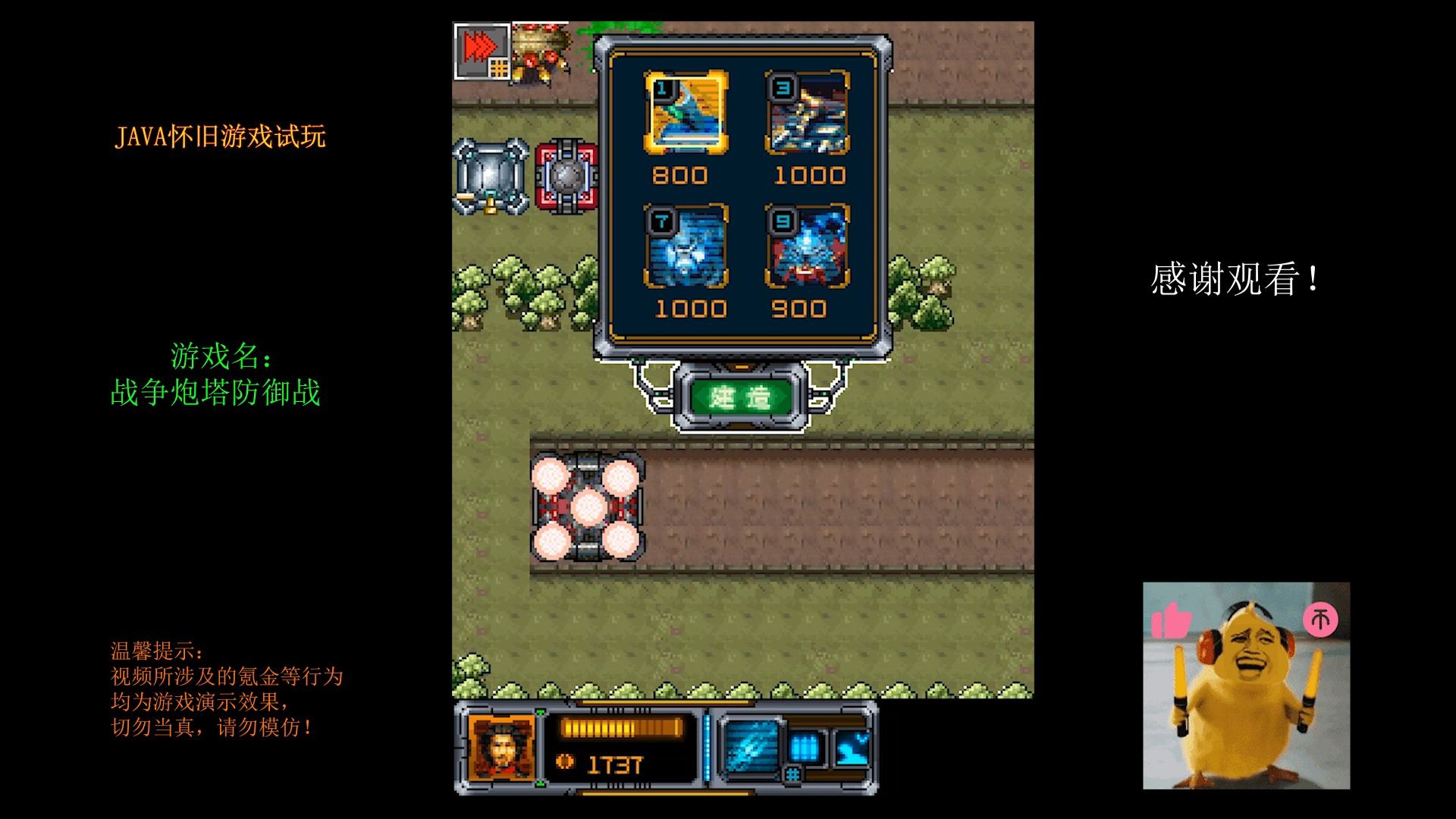Toggle the red fast-forward speed button
Image resolution: width=1456 pixels, height=819 pixels.
481,50
